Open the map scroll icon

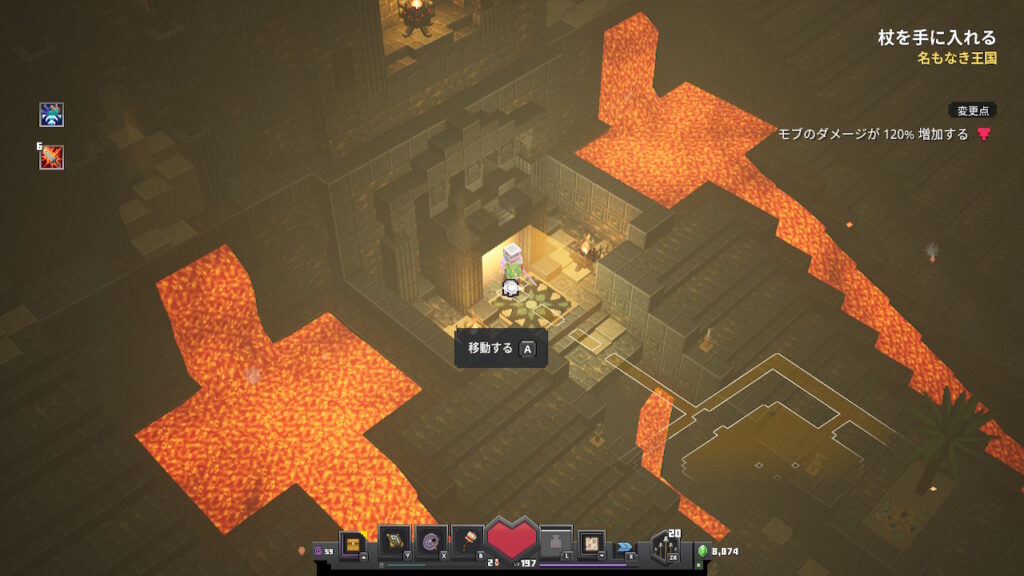pos(592,542)
